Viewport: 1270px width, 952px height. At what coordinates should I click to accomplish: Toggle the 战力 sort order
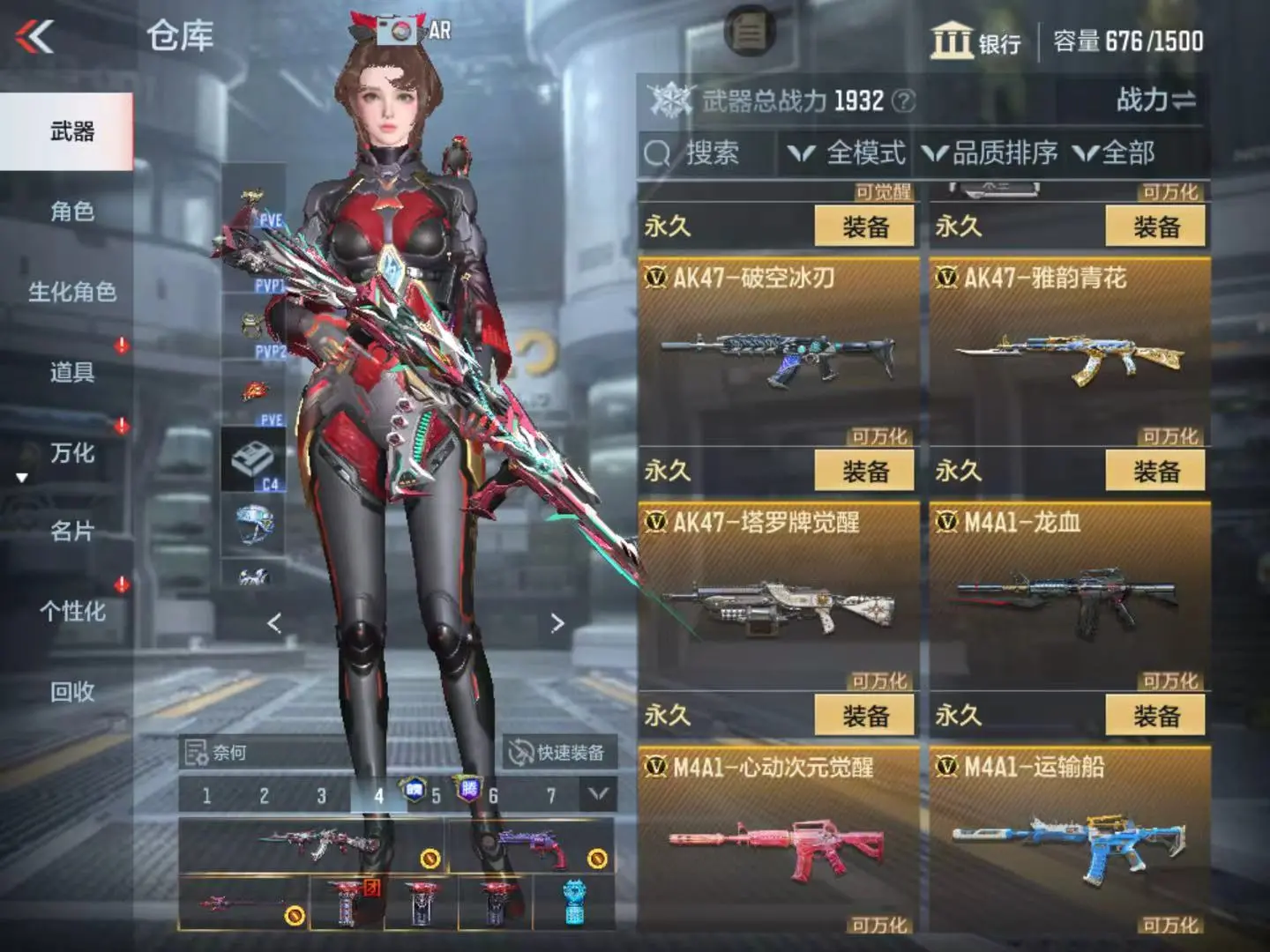[1155, 100]
